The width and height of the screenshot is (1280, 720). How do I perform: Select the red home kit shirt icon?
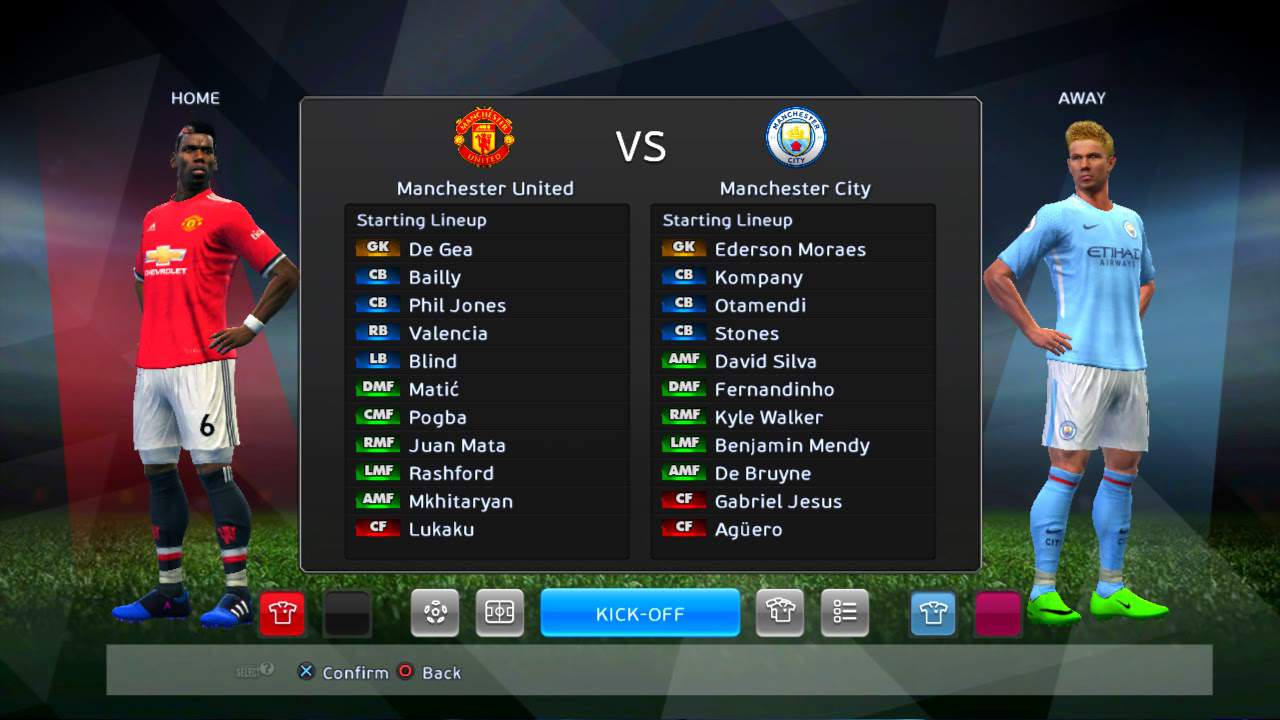pos(282,613)
